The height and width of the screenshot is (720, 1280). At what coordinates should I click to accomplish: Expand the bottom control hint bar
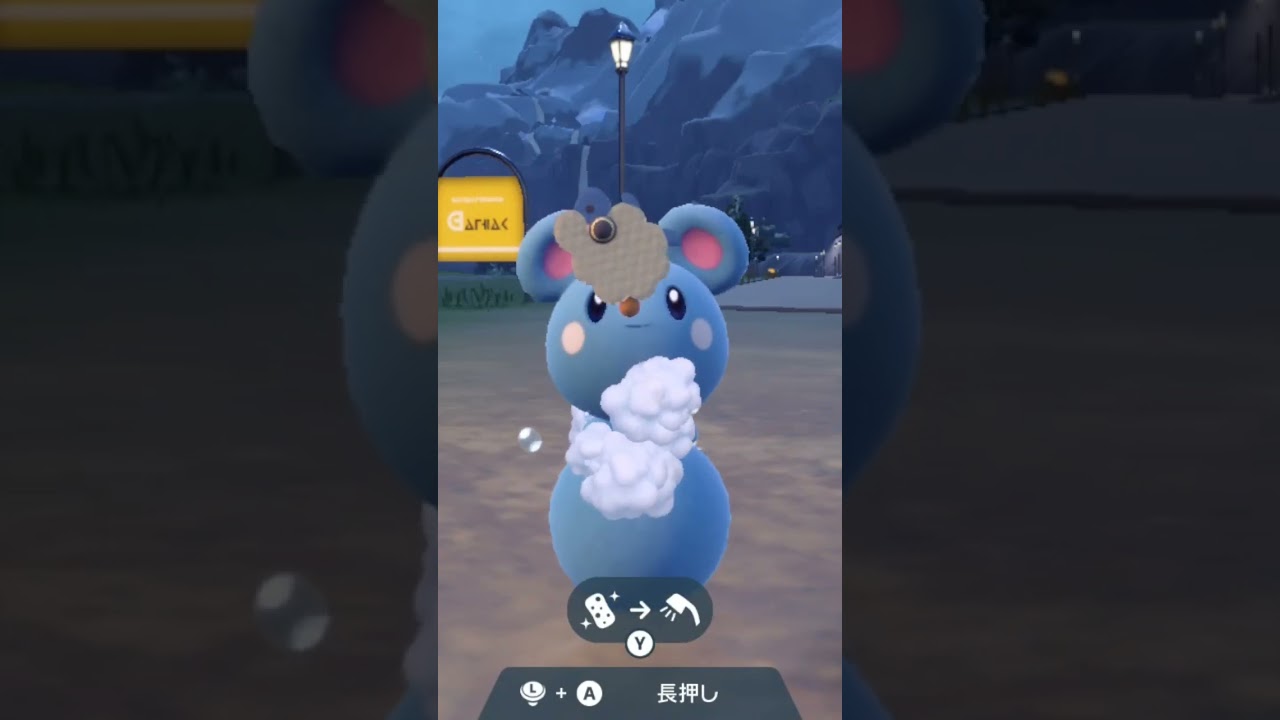point(640,692)
